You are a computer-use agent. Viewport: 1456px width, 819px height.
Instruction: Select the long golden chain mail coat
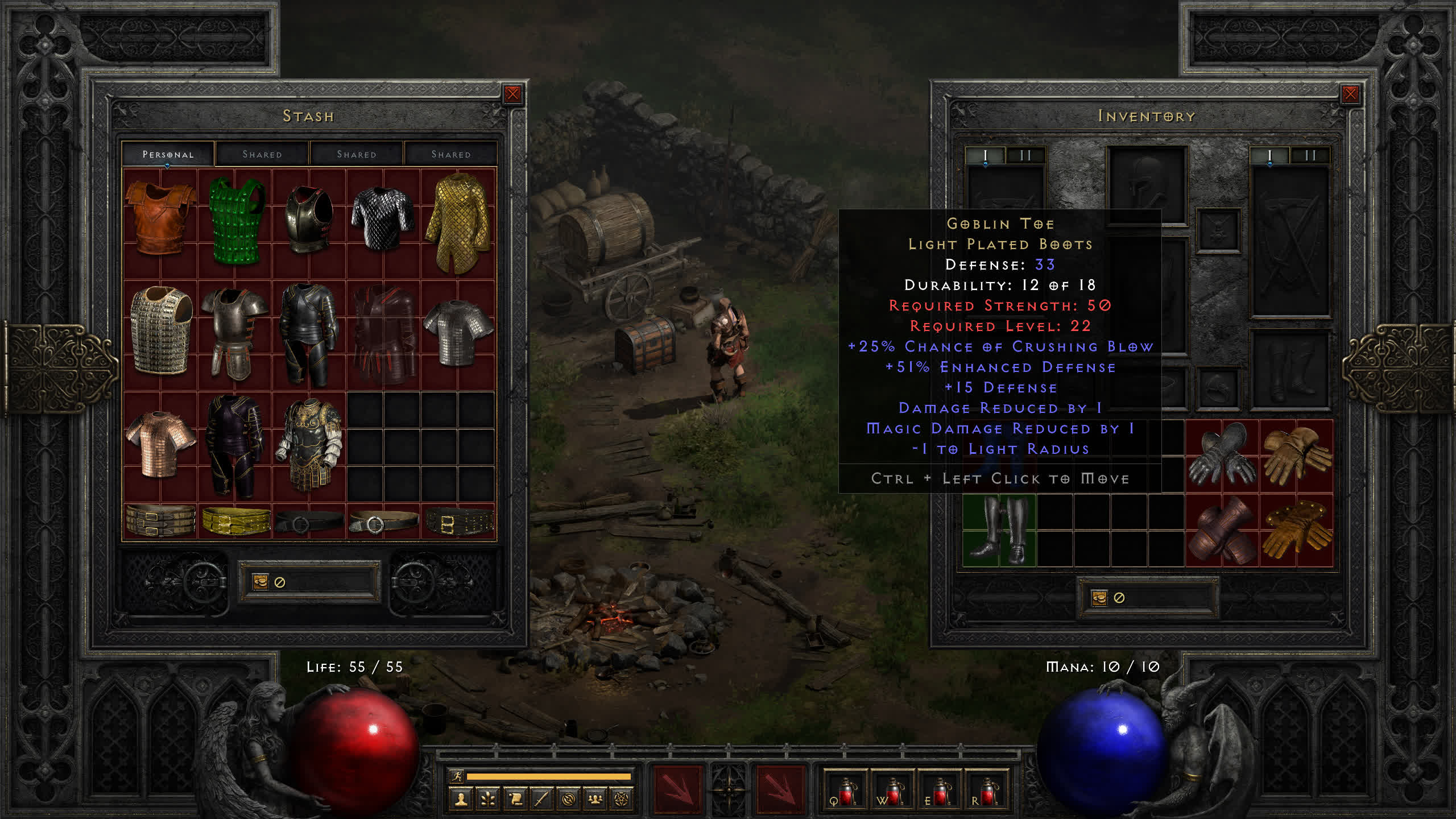[458, 222]
